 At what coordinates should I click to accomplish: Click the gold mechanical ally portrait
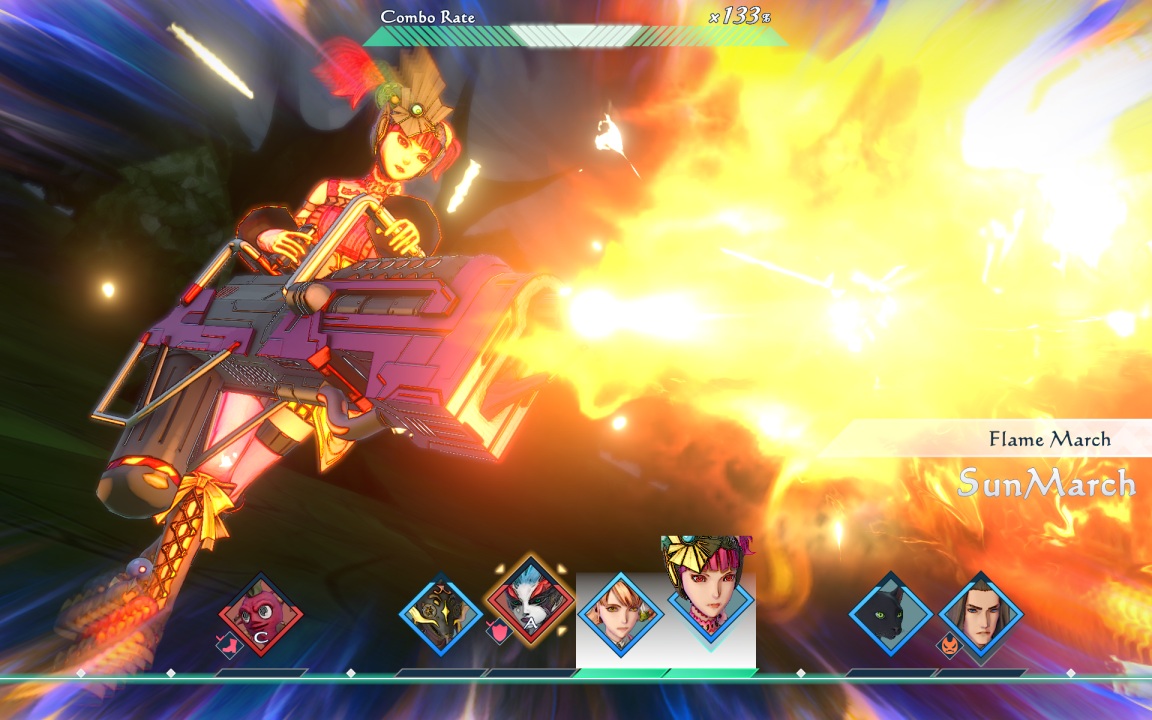click(440, 614)
